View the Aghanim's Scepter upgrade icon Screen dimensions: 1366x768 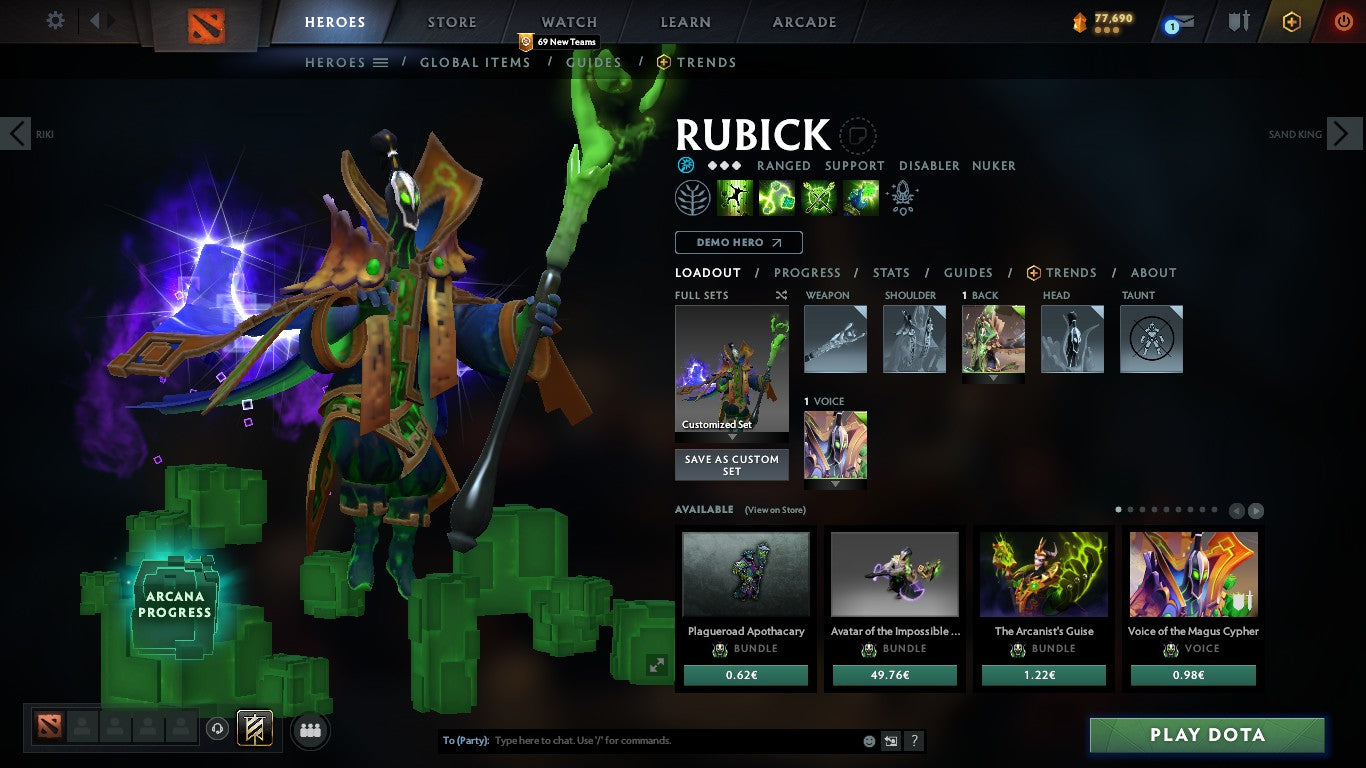[x=901, y=196]
